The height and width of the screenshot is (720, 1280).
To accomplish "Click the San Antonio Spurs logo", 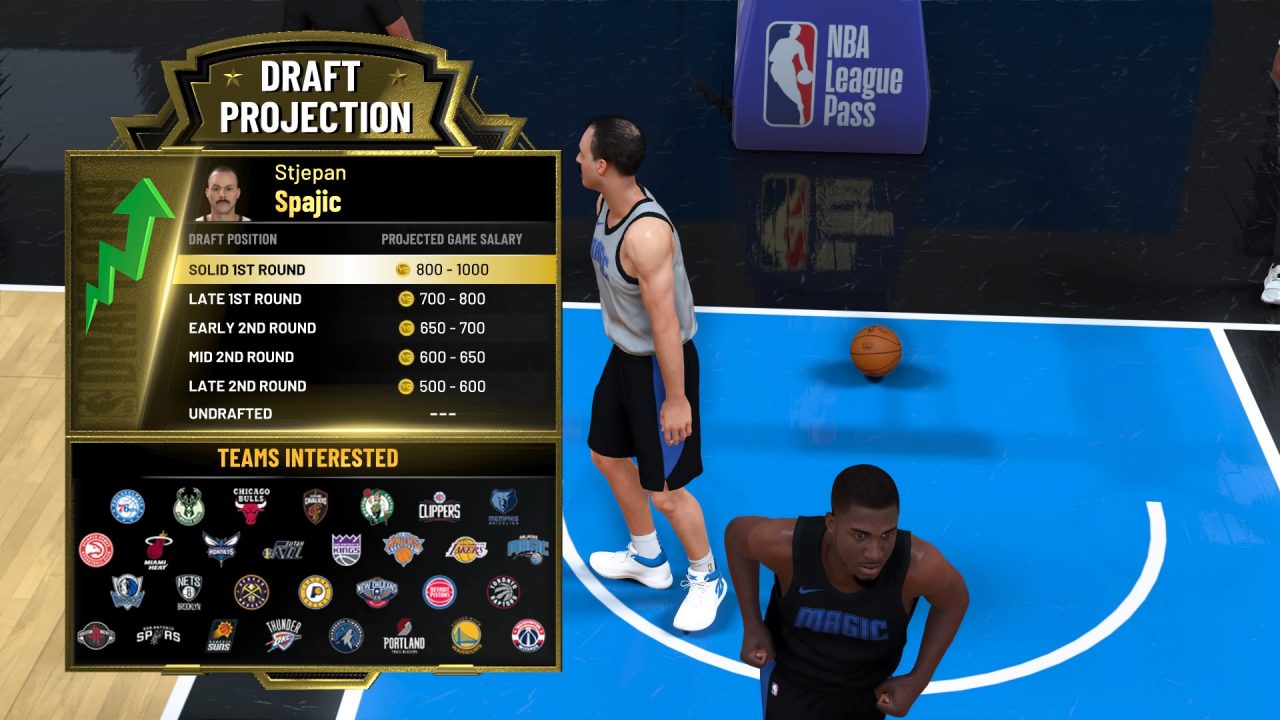I will [158, 635].
